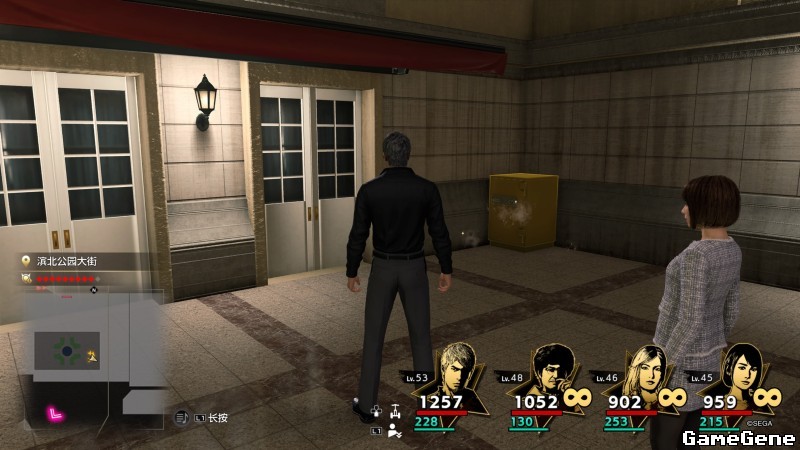Select the Lv.53 party leader portrait
Image resolution: width=800 pixels, height=450 pixels.
(459, 374)
